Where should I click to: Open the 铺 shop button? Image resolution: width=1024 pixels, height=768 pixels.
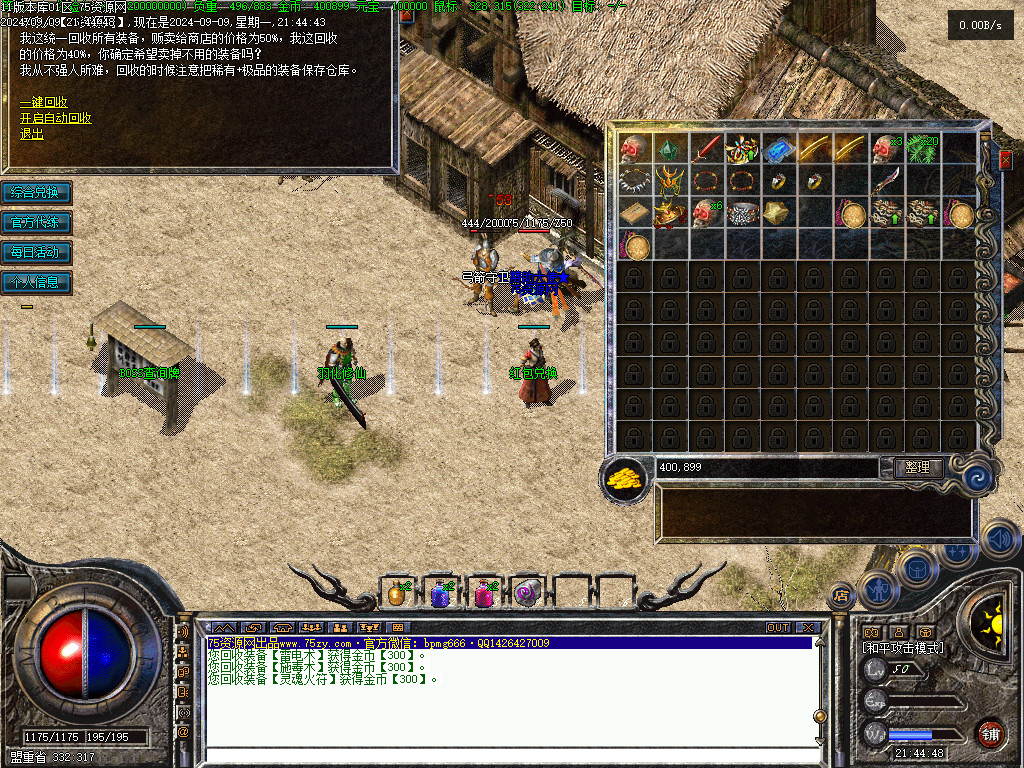pyautogui.click(x=990, y=735)
